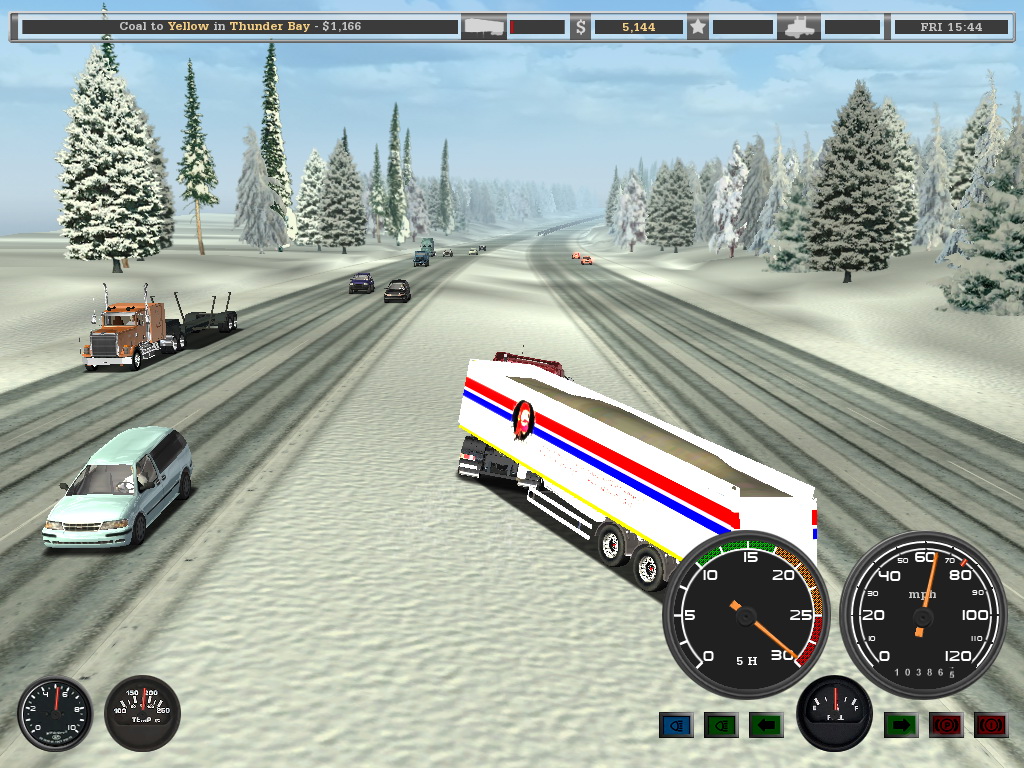
Task: Open the Coal to Thunder Bay delivery info
Action: 240,27
